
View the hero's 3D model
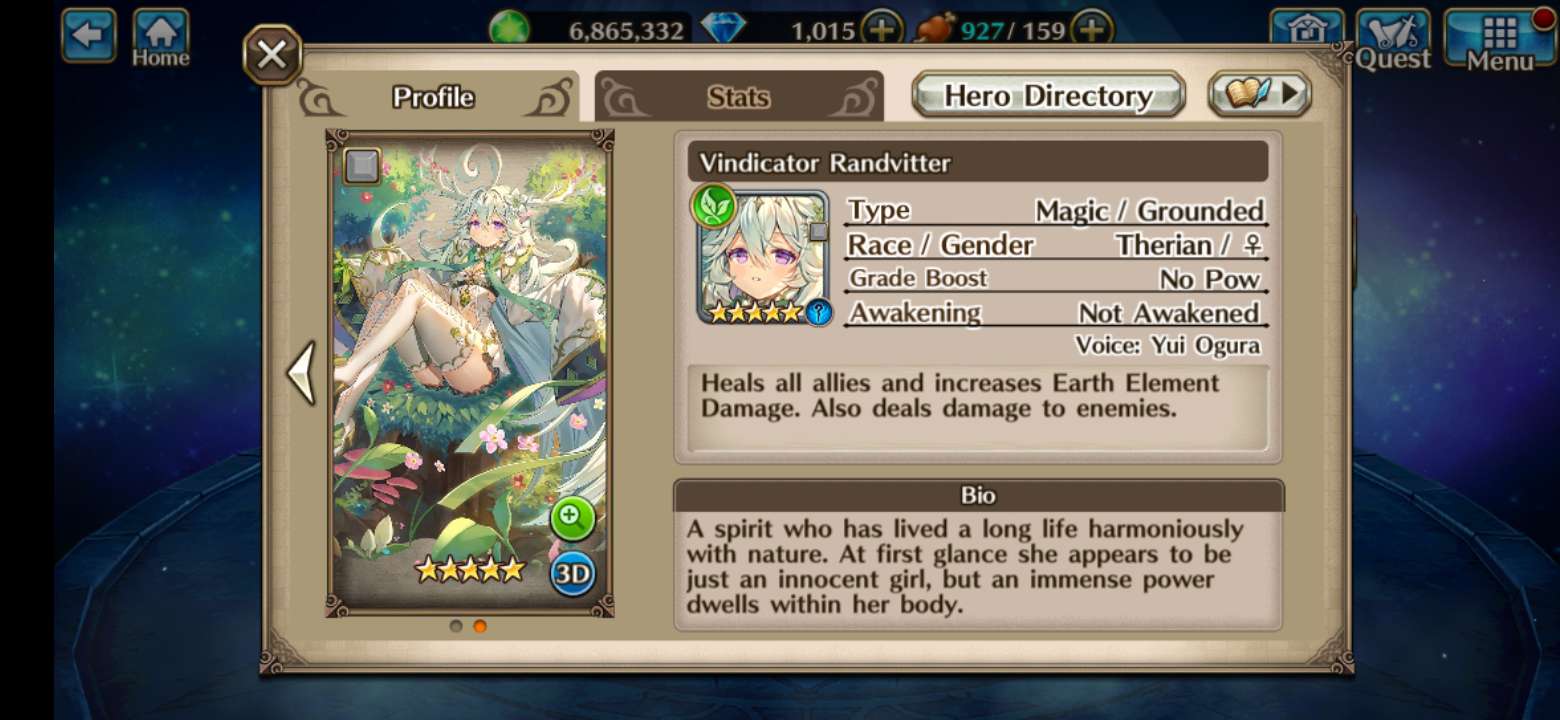[x=572, y=574]
